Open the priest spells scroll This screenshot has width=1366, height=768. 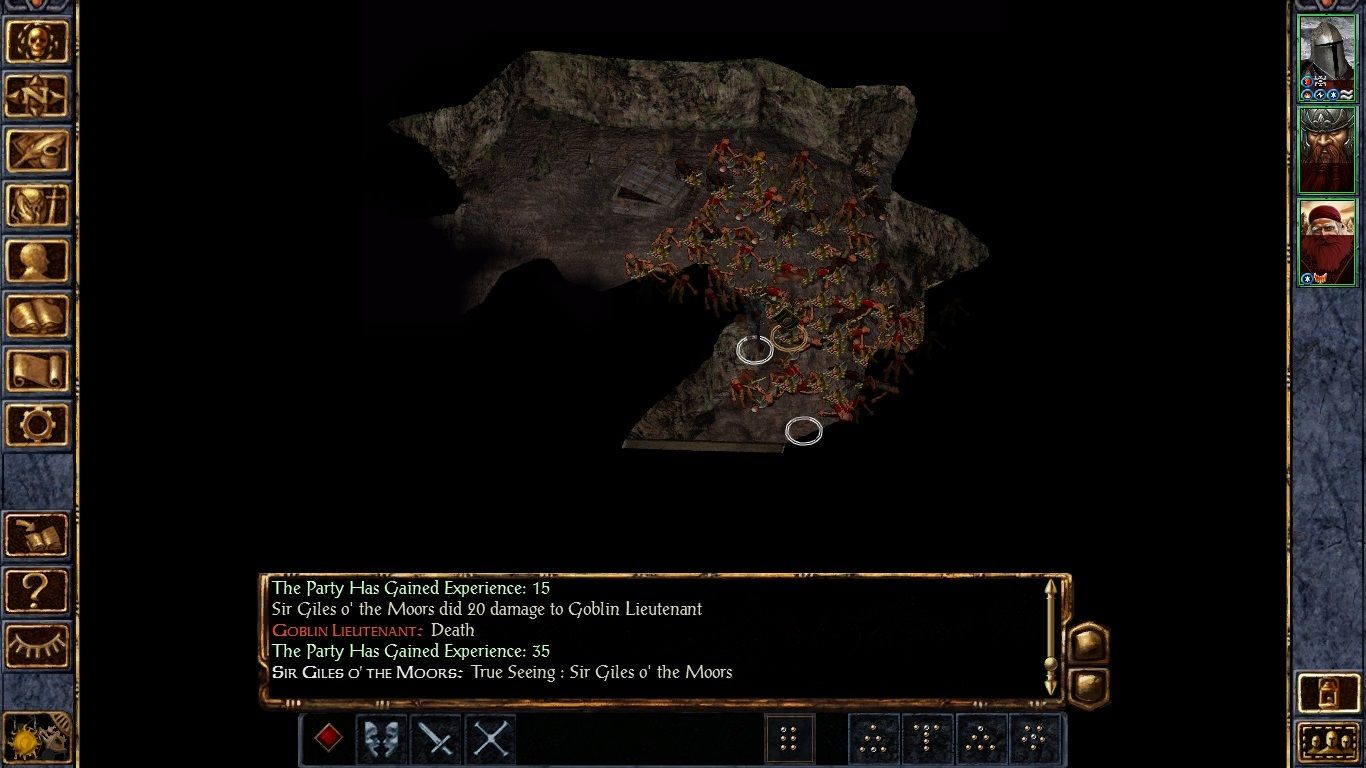pos(38,367)
